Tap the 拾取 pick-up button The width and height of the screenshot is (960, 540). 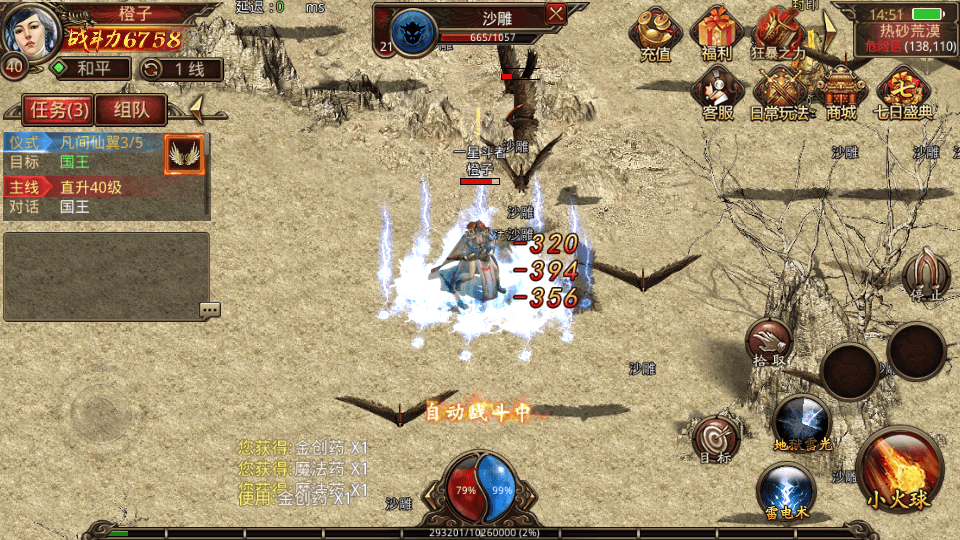[769, 343]
